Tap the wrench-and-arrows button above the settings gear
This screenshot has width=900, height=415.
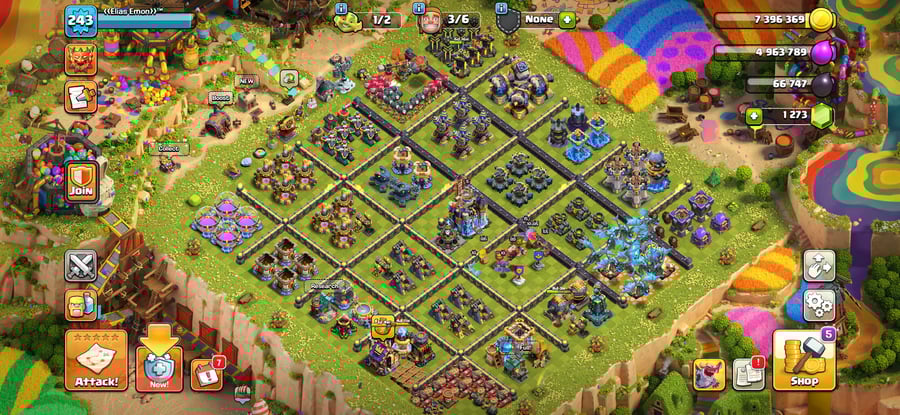[x=819, y=265]
